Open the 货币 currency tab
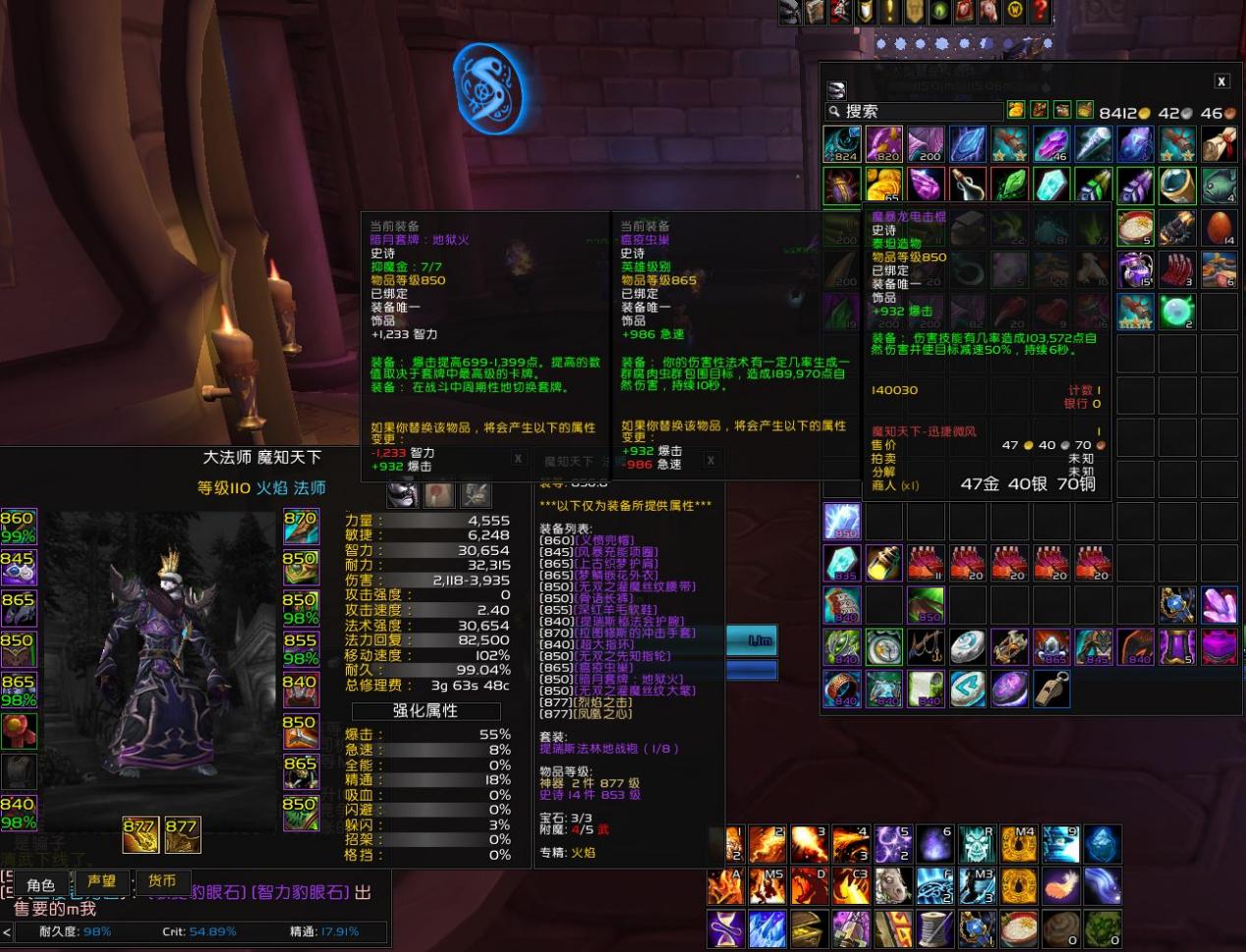1246x952 pixels. click(162, 882)
